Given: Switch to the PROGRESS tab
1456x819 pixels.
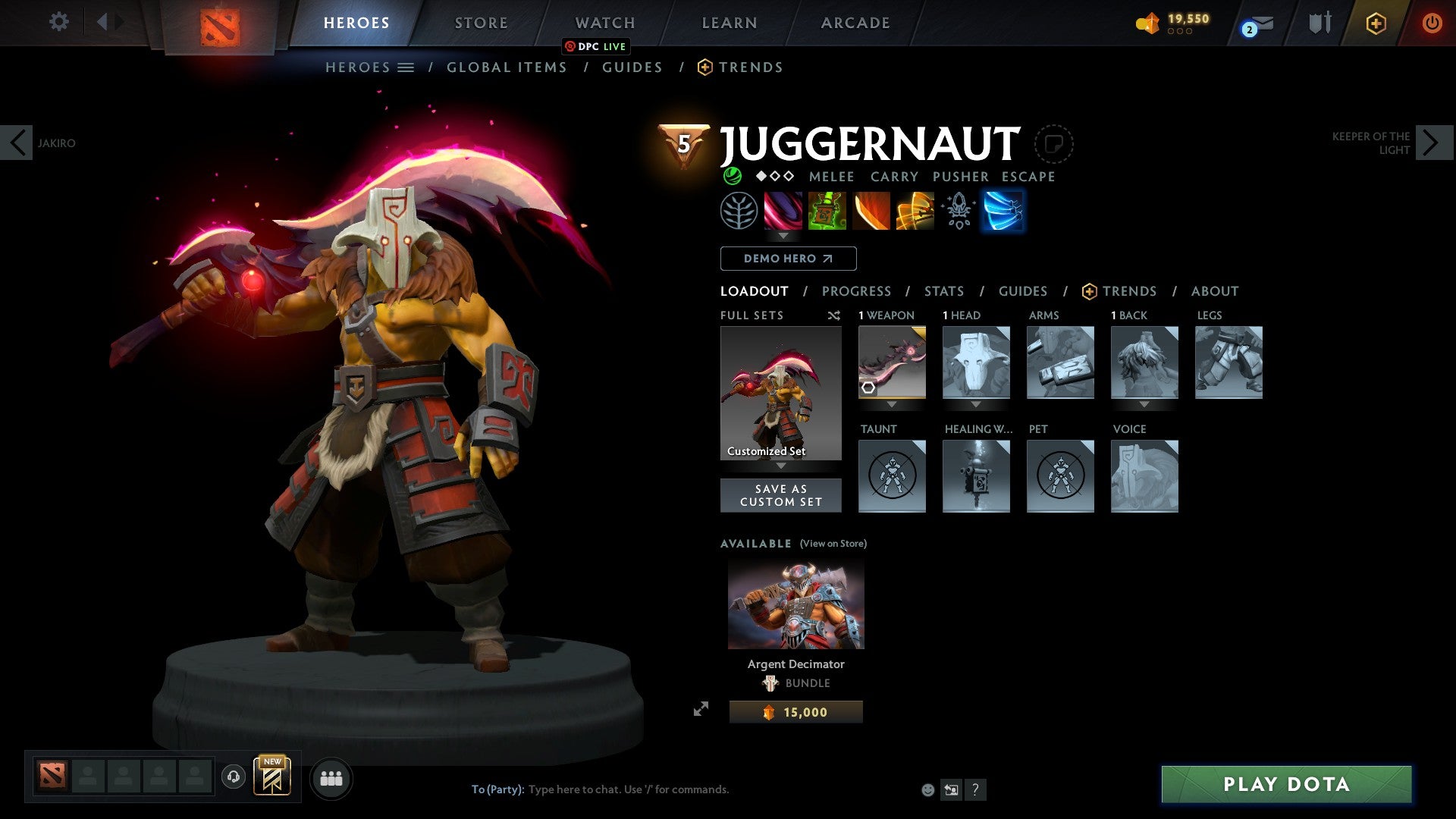Looking at the screenshot, I should coord(857,290).
